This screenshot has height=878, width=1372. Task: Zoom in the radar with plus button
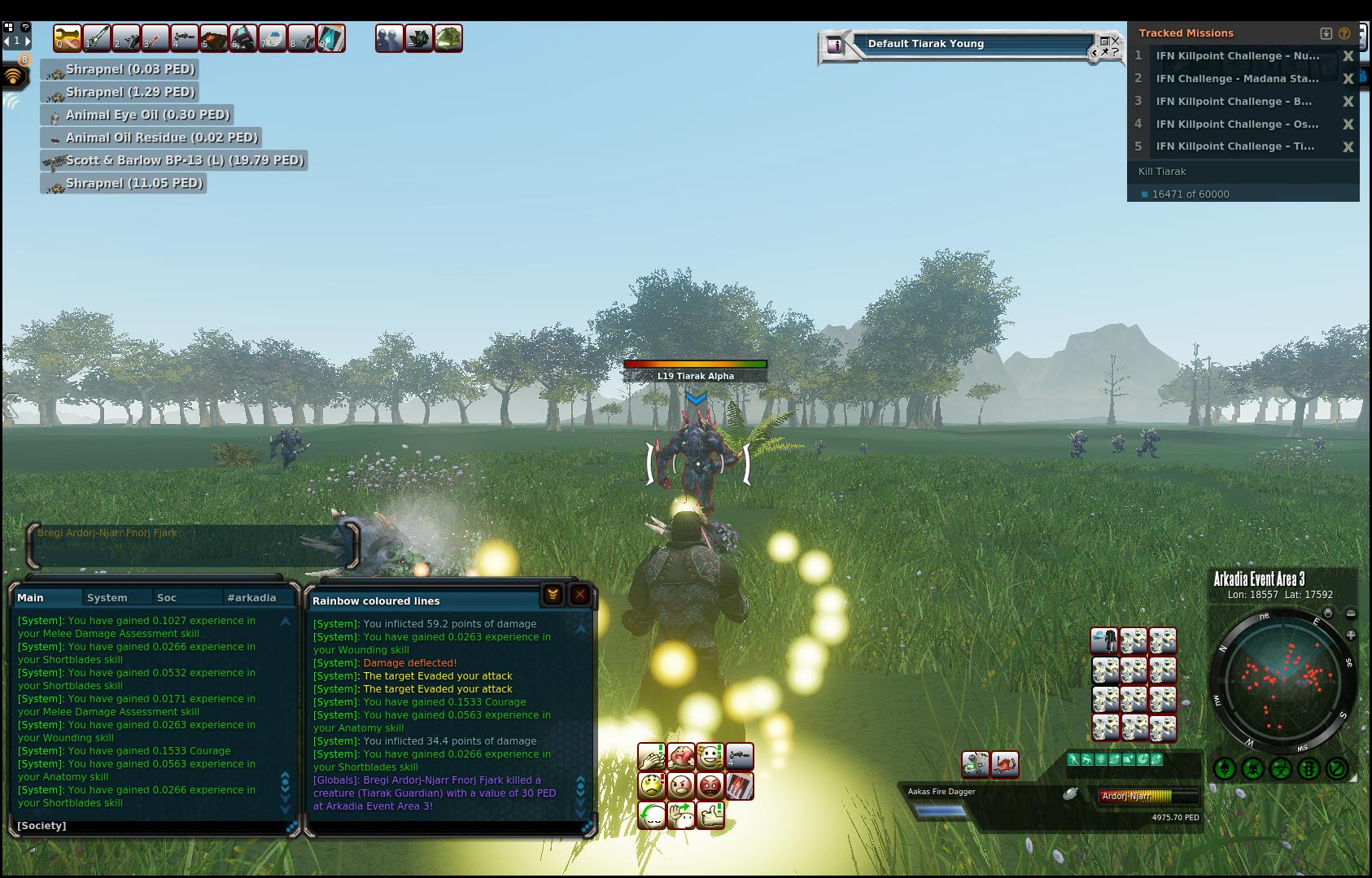coord(1351,635)
